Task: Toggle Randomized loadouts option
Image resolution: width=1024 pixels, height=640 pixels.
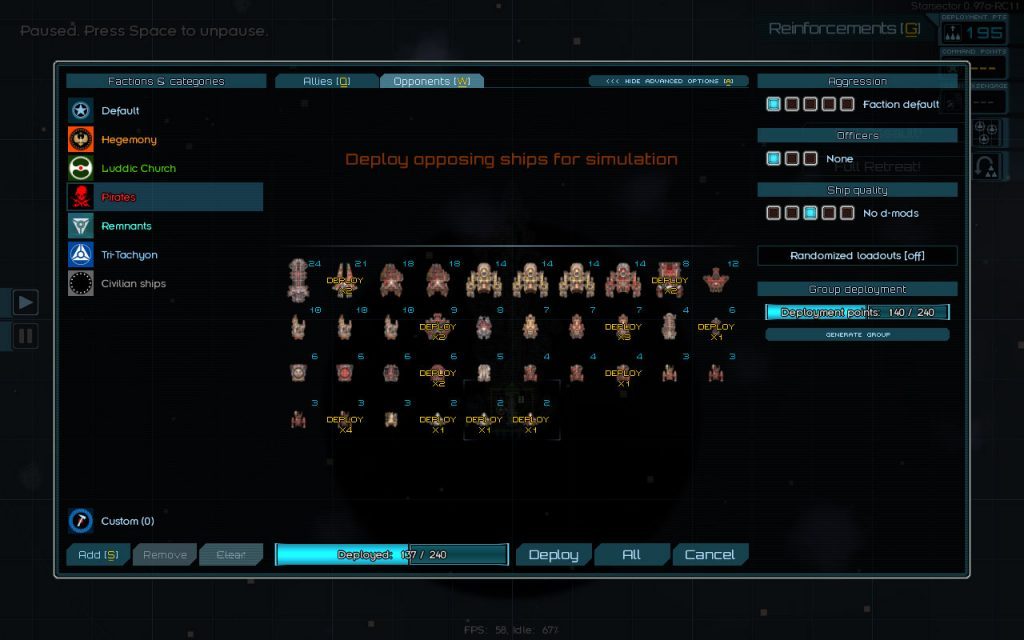Action: [857, 256]
